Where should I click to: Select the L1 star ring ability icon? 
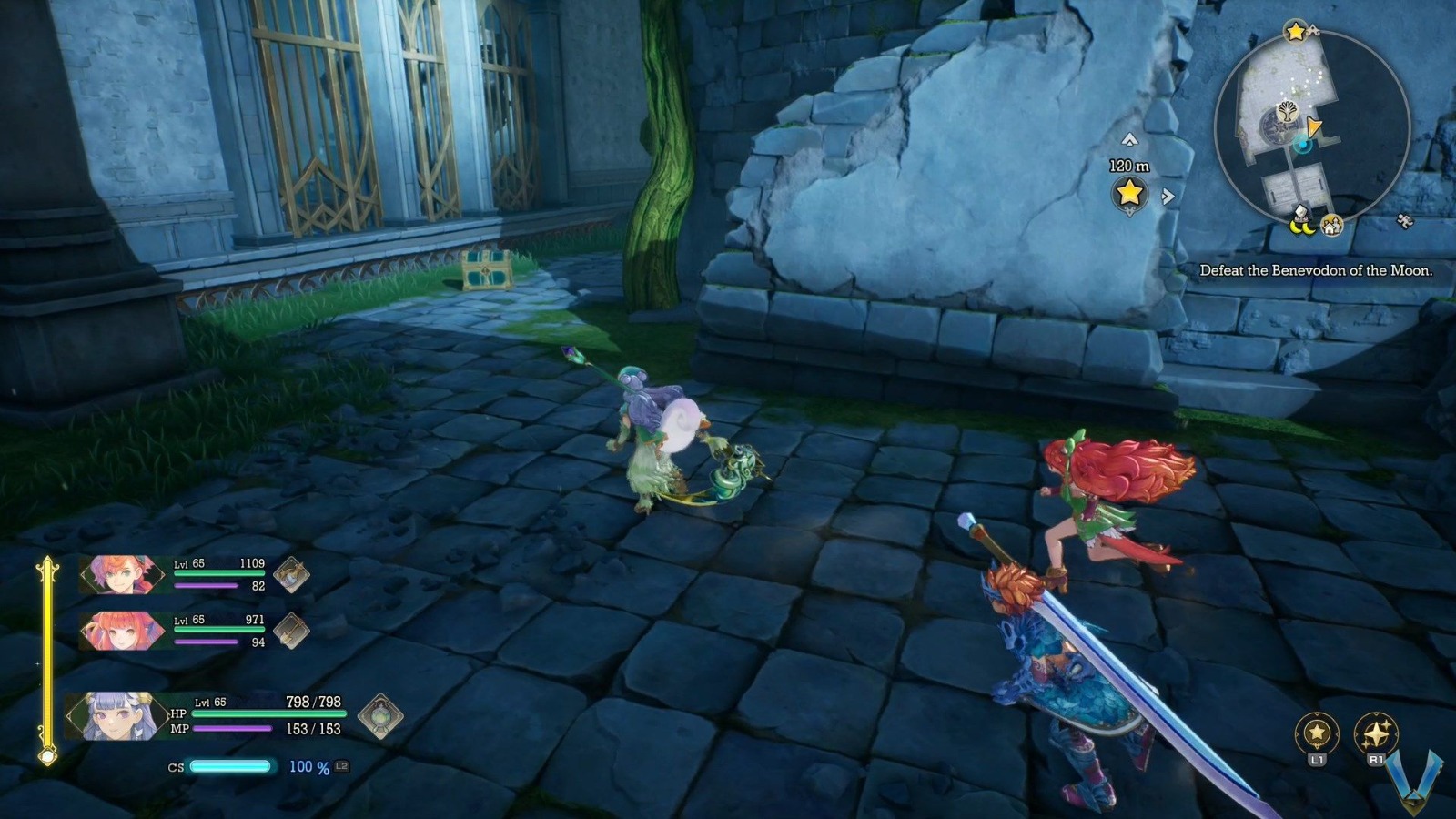pyautogui.click(x=1317, y=733)
